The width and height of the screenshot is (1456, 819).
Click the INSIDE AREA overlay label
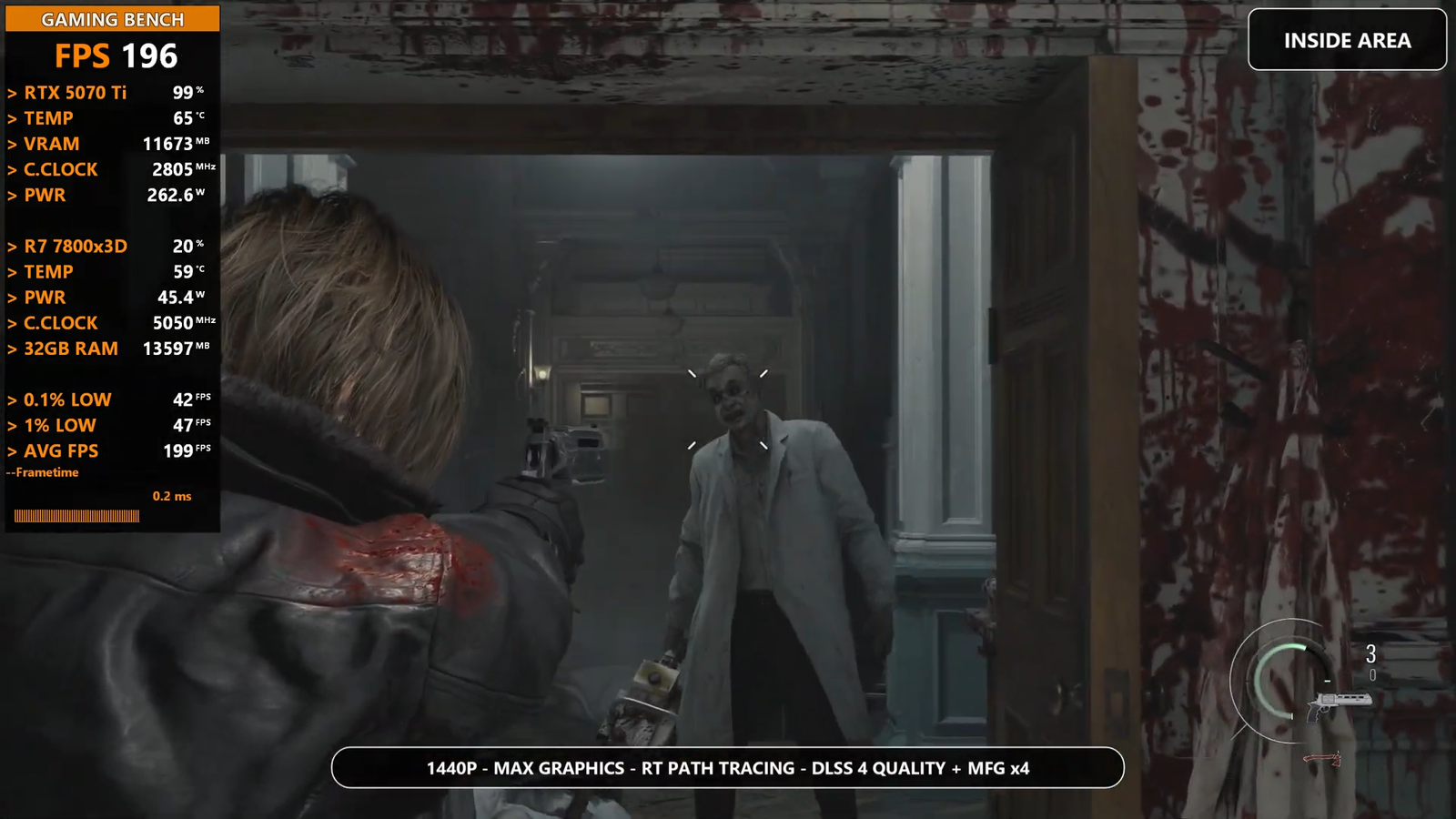[x=1347, y=40]
